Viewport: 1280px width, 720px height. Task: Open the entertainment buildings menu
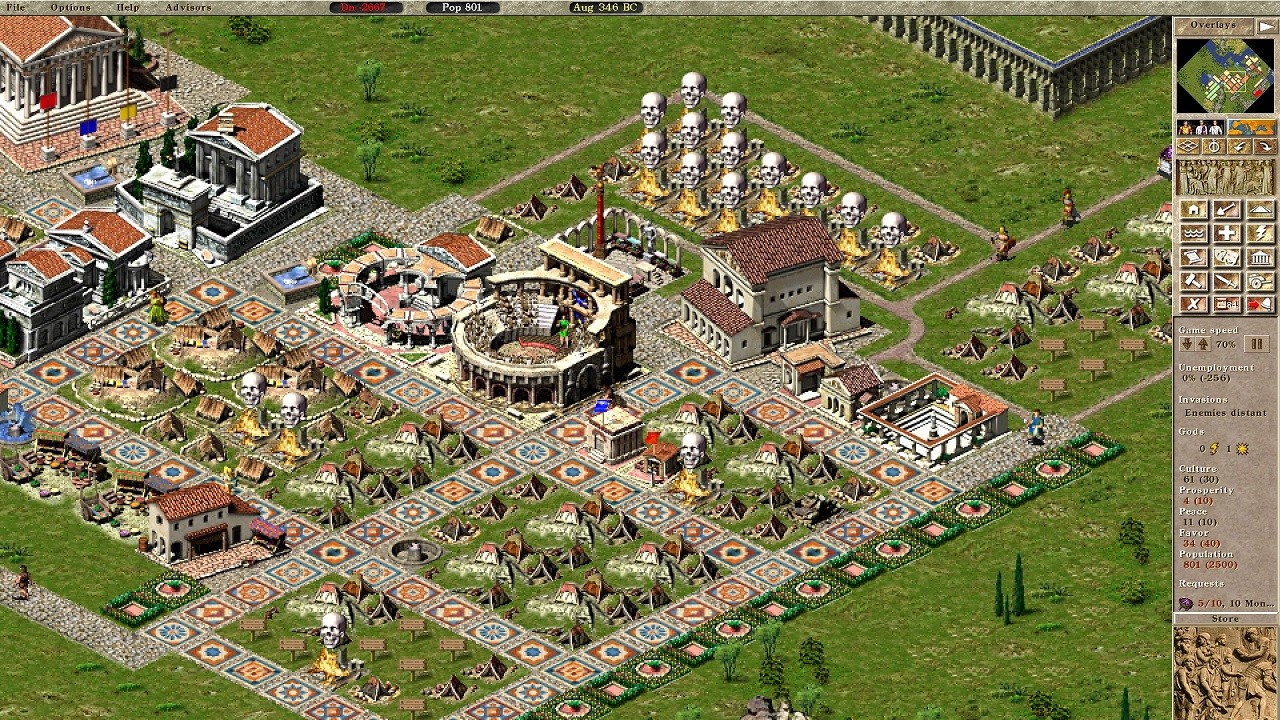[x=1228, y=256]
